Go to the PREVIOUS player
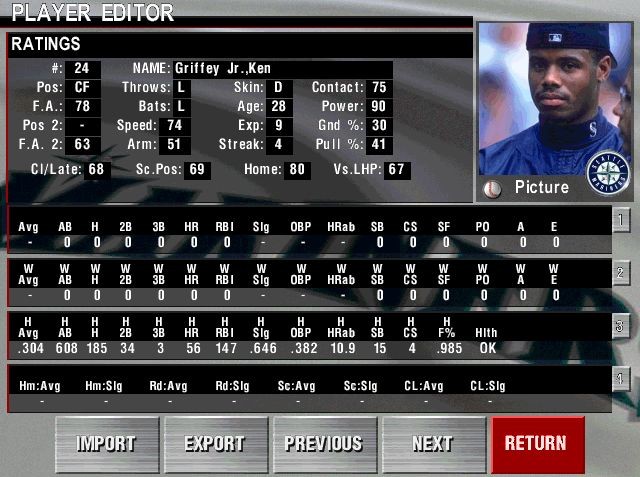The width and height of the screenshot is (640, 477). [x=324, y=443]
